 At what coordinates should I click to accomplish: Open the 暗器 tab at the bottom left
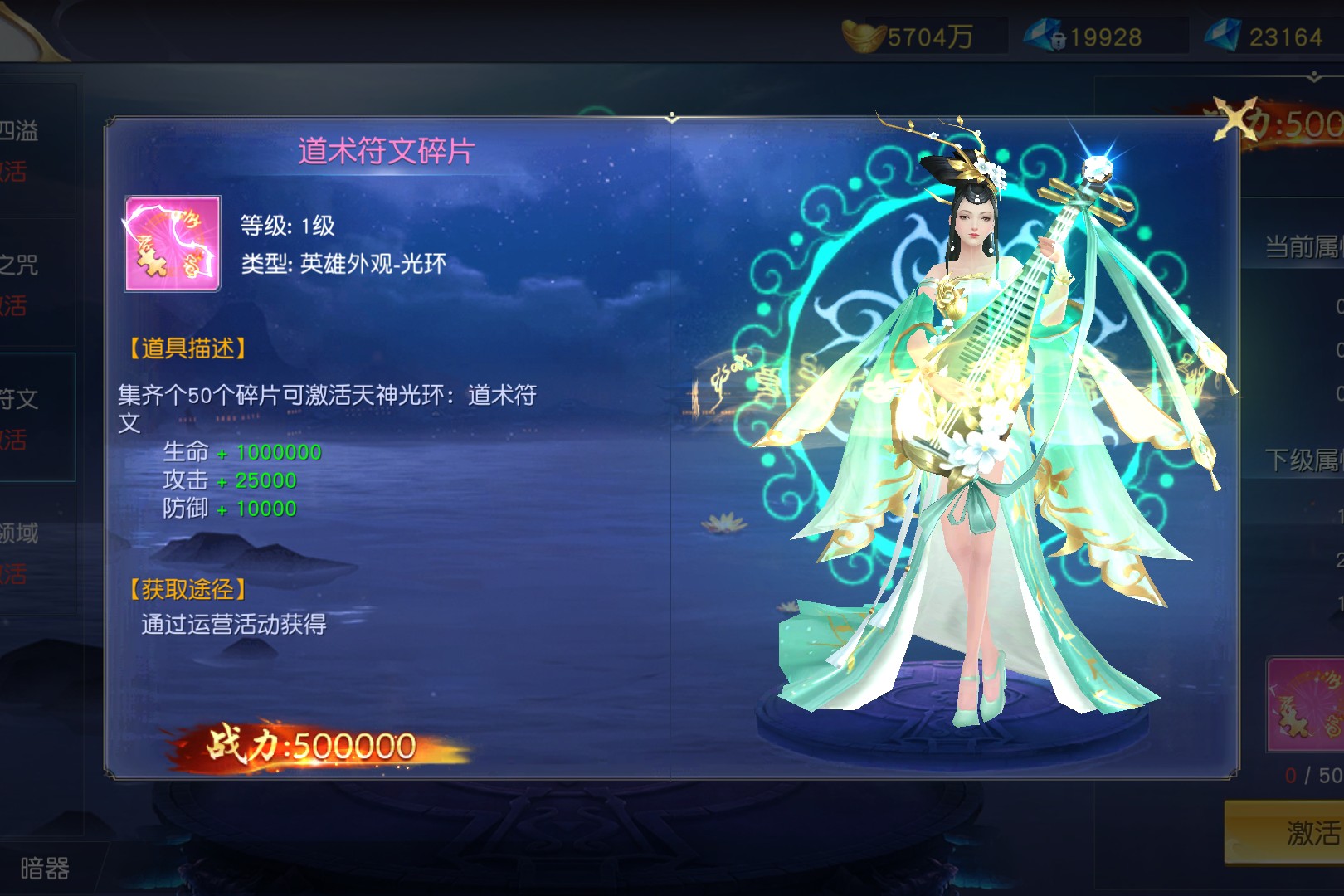[x=45, y=868]
